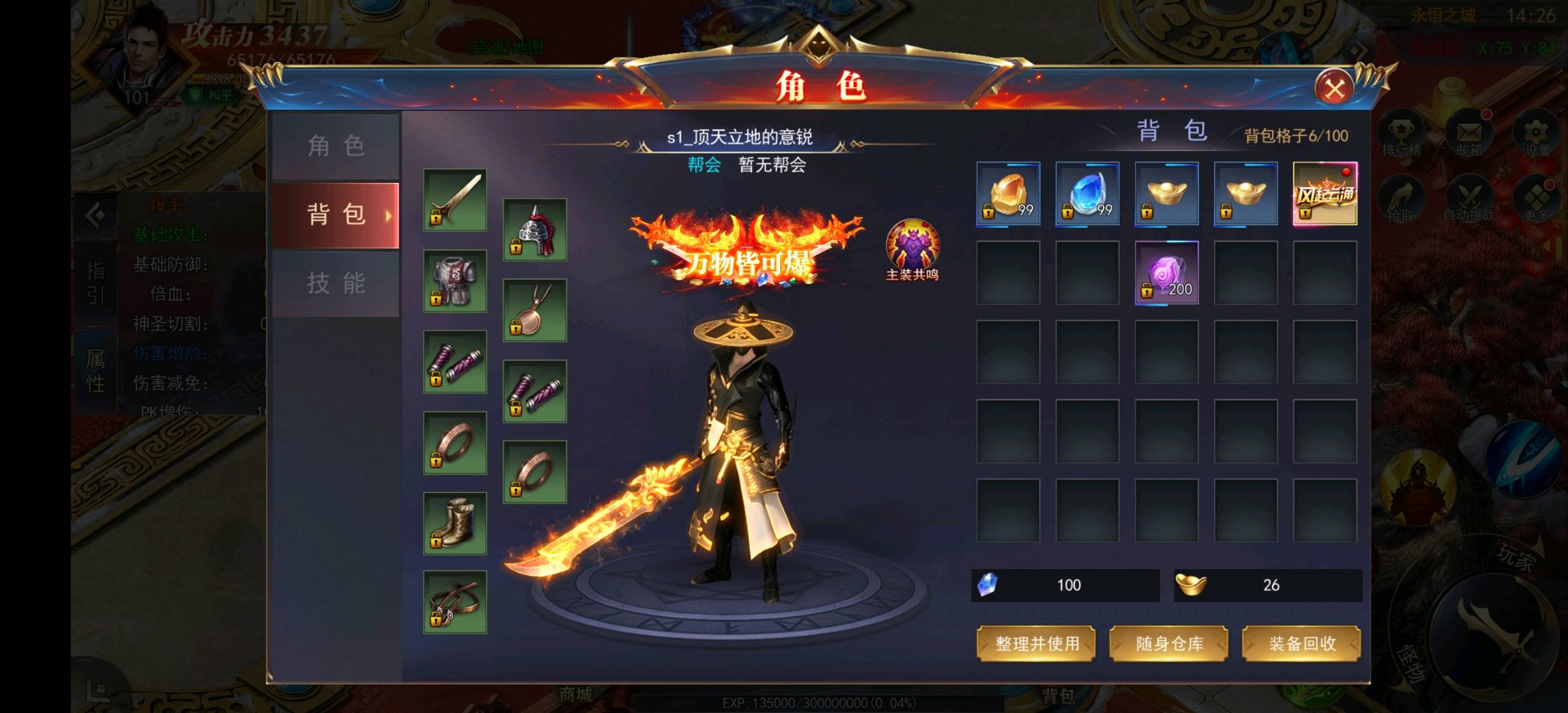This screenshot has height=713, width=1568.
Task: Open the 技能 skills tab
Action: click(x=336, y=284)
